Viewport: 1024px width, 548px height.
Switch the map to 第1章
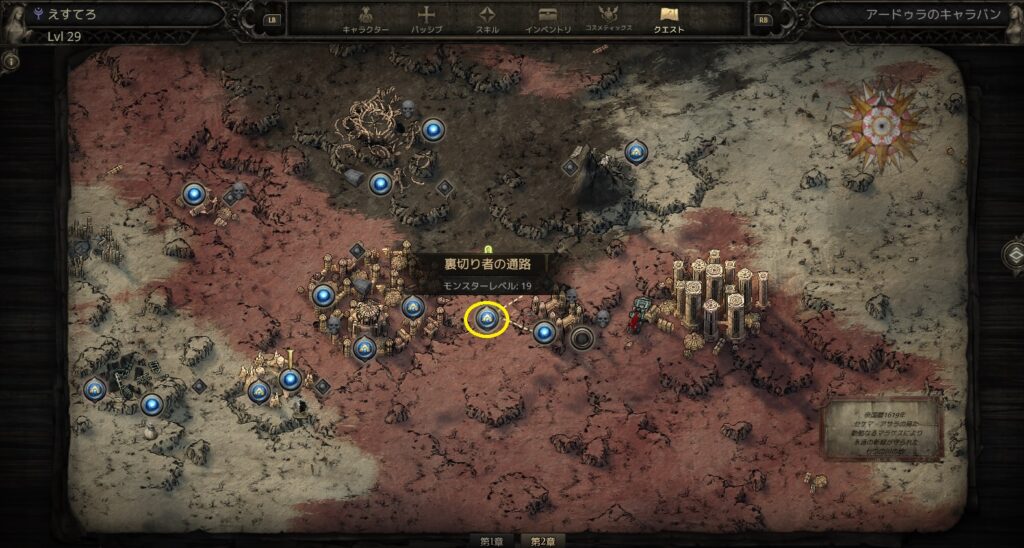pos(491,541)
